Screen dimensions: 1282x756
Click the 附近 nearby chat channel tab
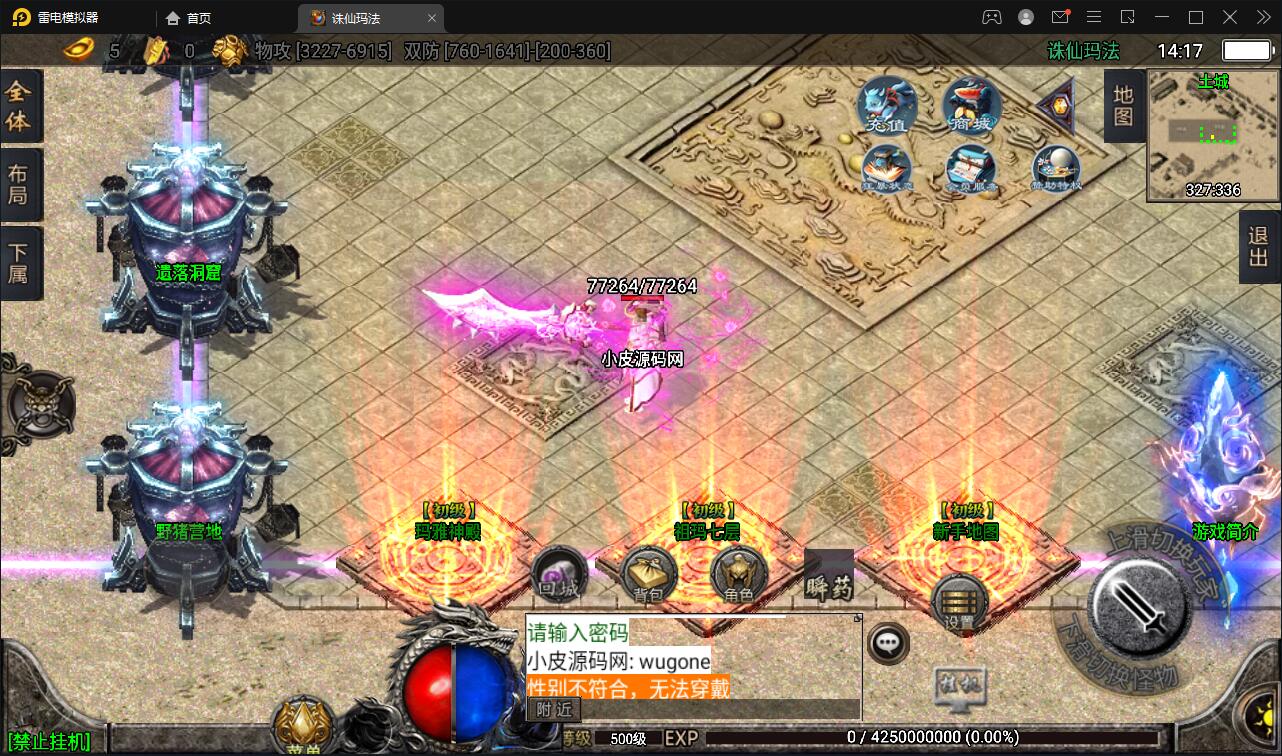(554, 708)
